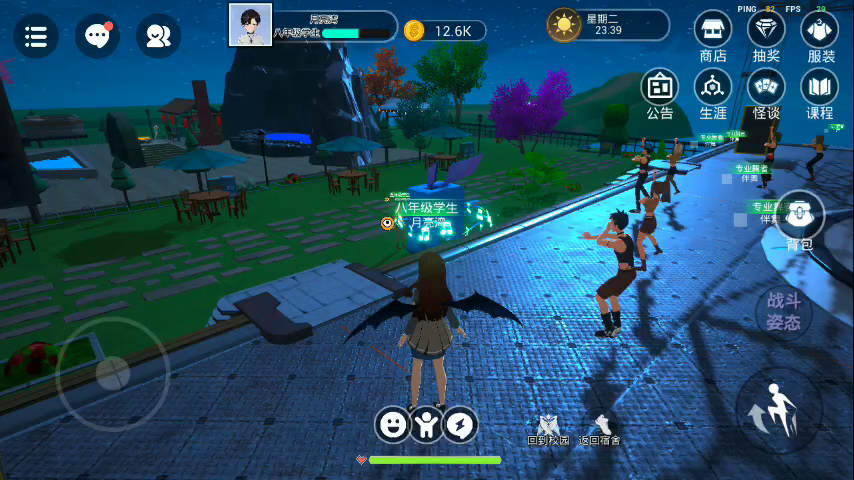Screen dimensions: 854x480
Task: Open the 背包 backpack
Action: [x=799, y=218]
